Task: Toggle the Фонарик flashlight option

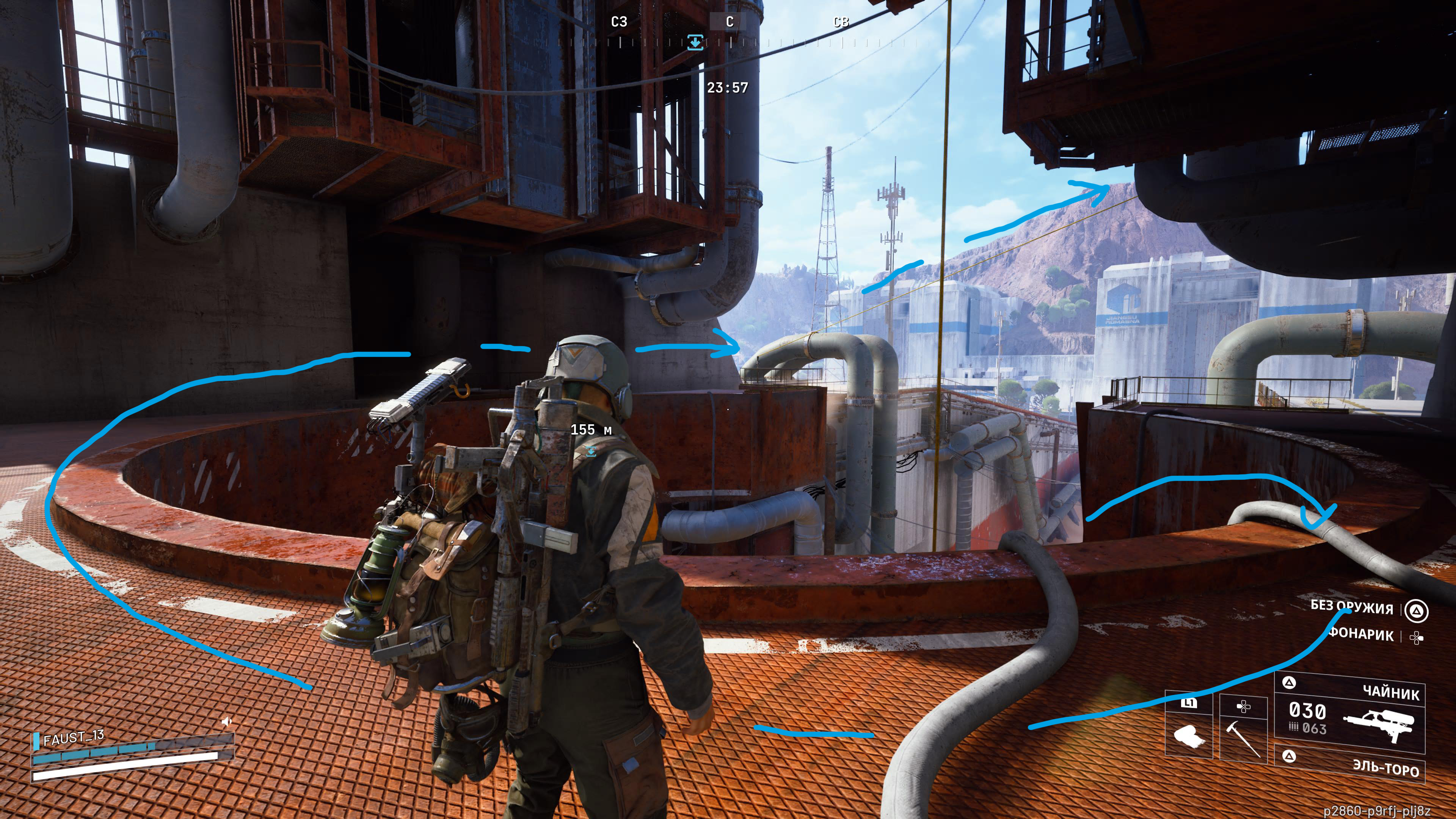Action: tap(1361, 635)
